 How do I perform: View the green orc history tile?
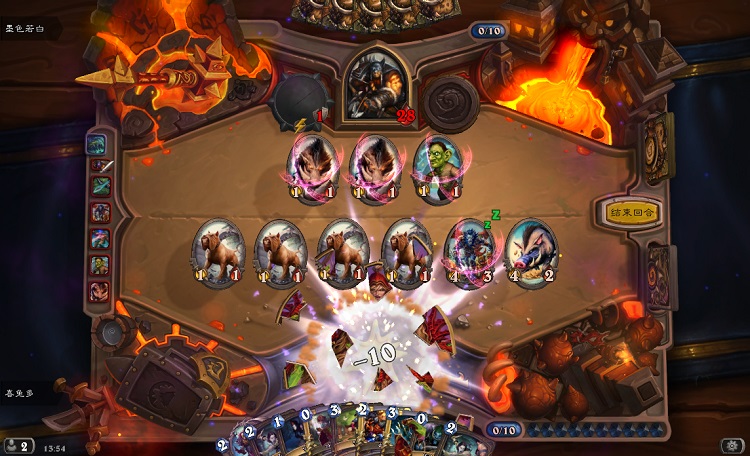click(x=101, y=265)
